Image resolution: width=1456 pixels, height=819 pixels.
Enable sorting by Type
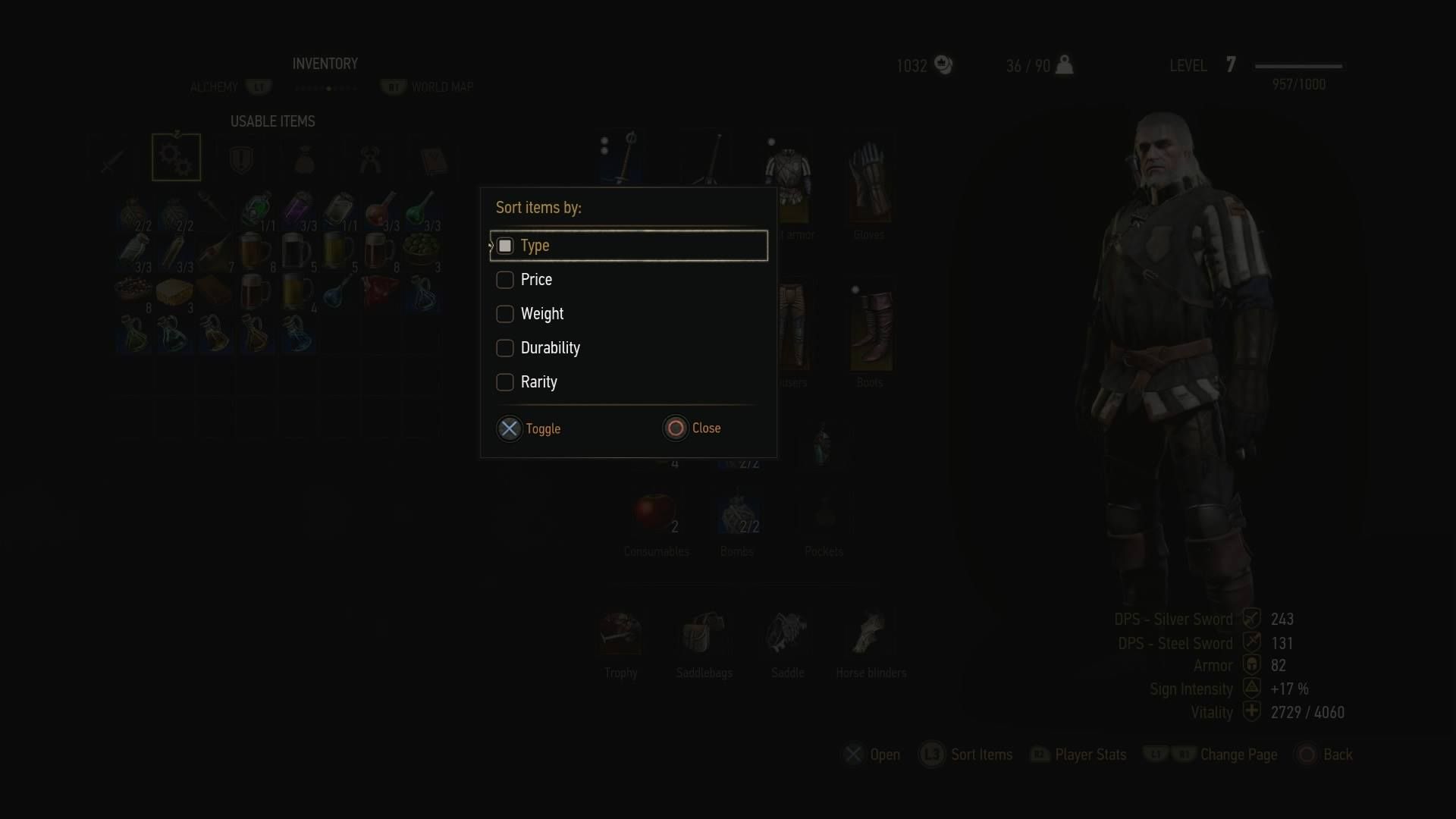(505, 246)
